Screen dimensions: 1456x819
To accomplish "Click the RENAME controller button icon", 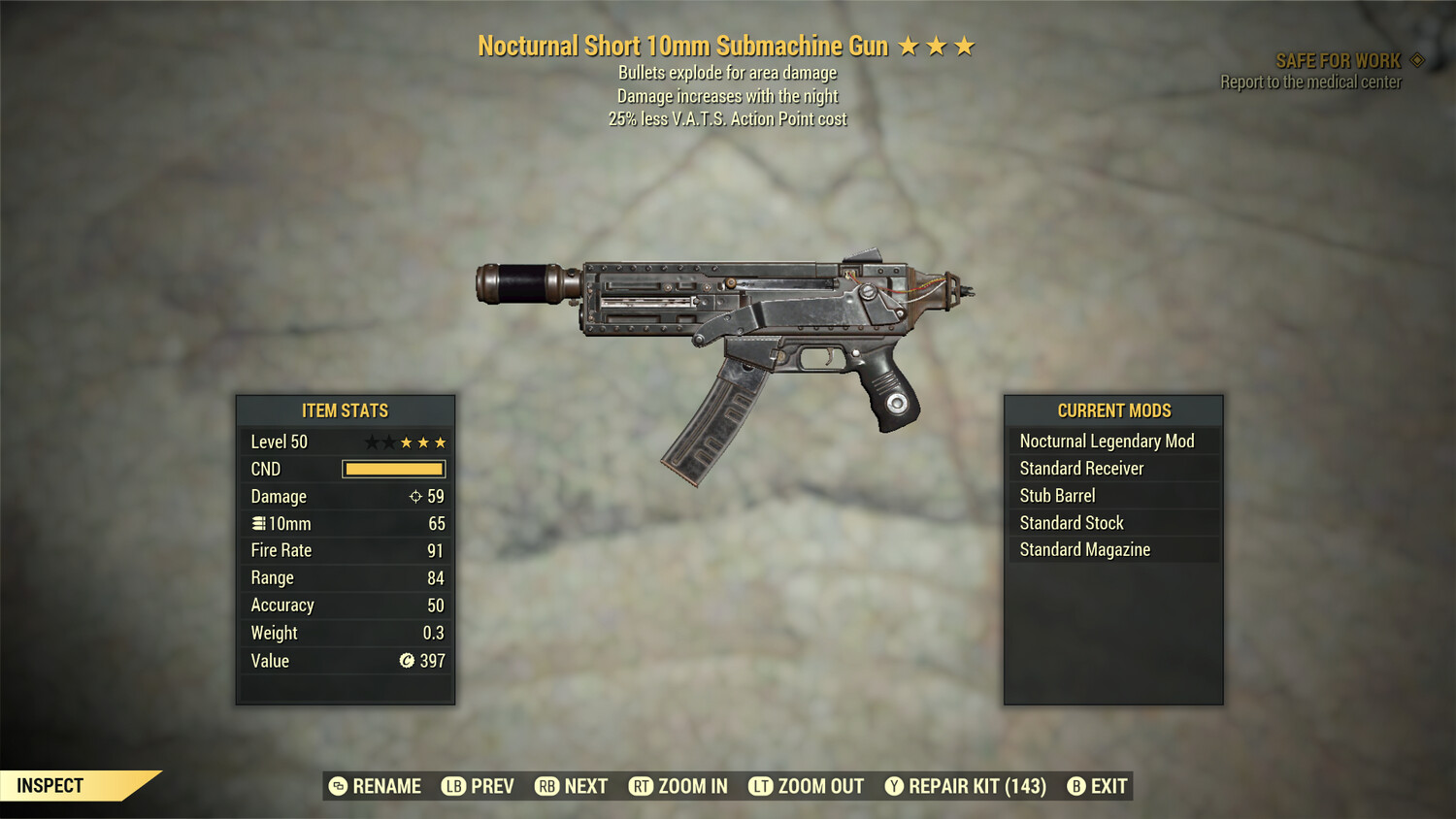I will 338,786.
